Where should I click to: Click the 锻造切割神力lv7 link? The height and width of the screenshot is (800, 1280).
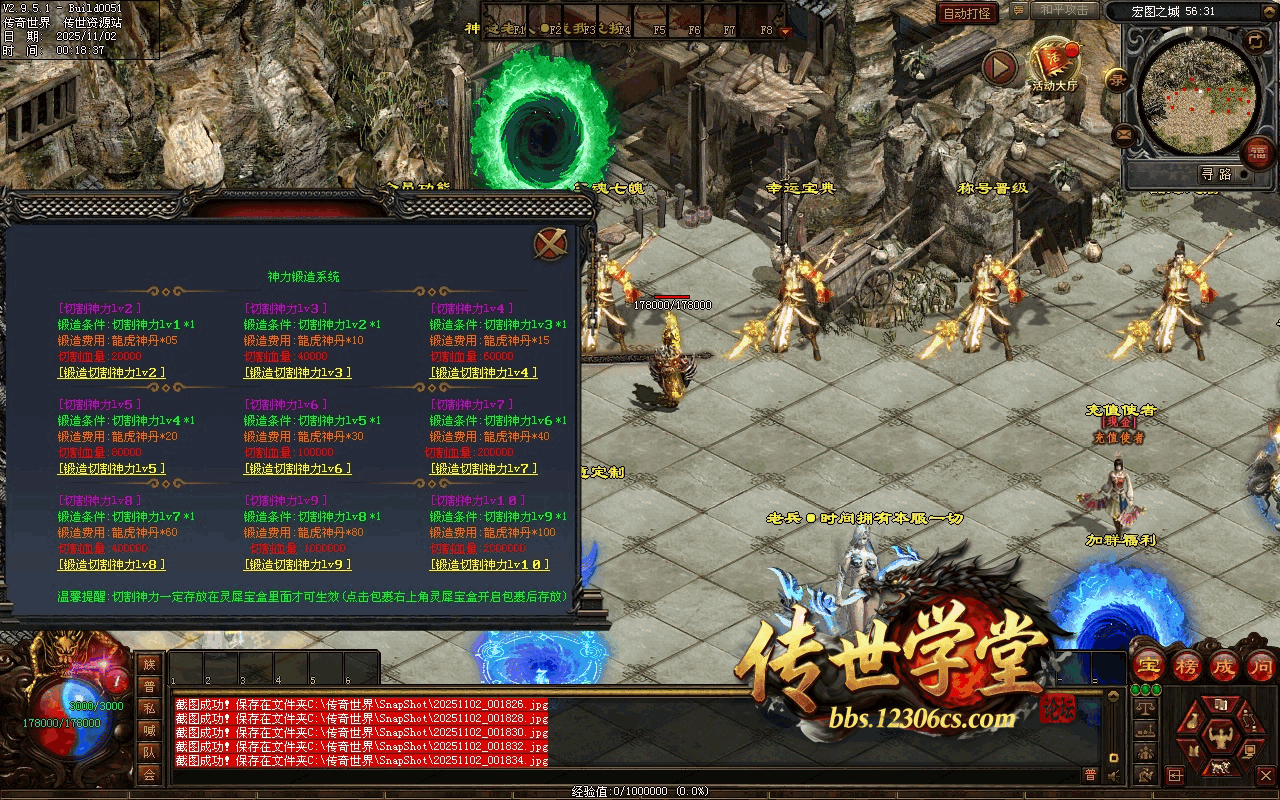pos(484,469)
